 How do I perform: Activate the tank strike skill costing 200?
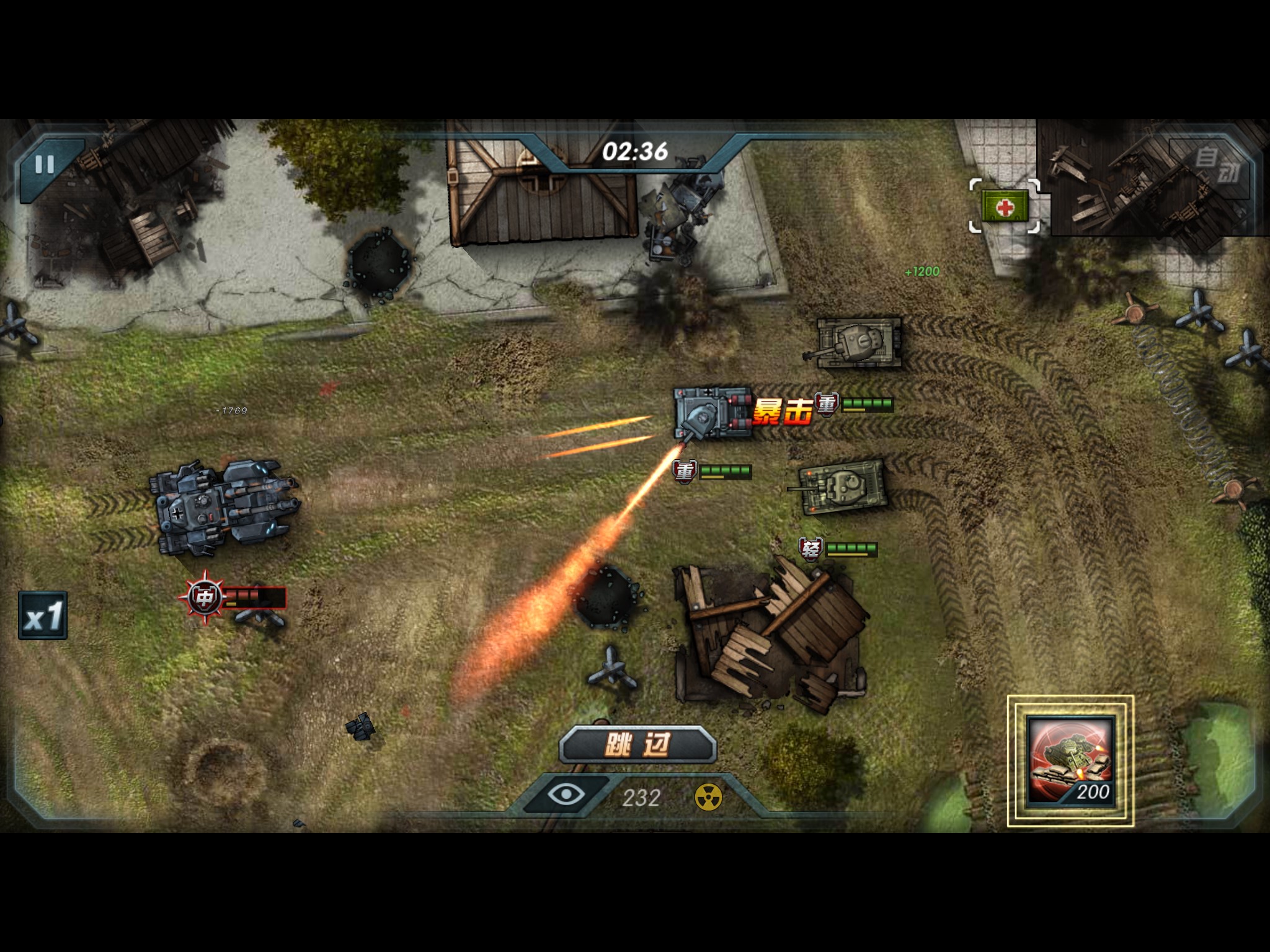pyautogui.click(x=1070, y=761)
